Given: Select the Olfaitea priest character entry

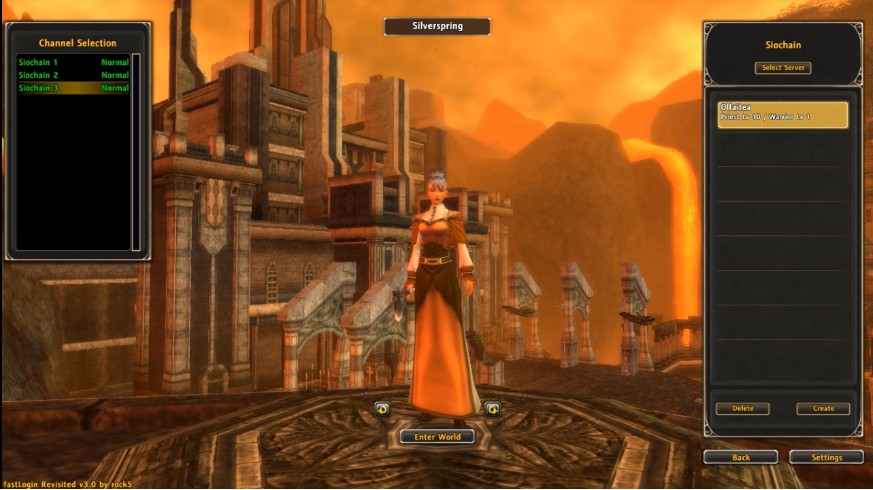Looking at the screenshot, I should click(782, 113).
